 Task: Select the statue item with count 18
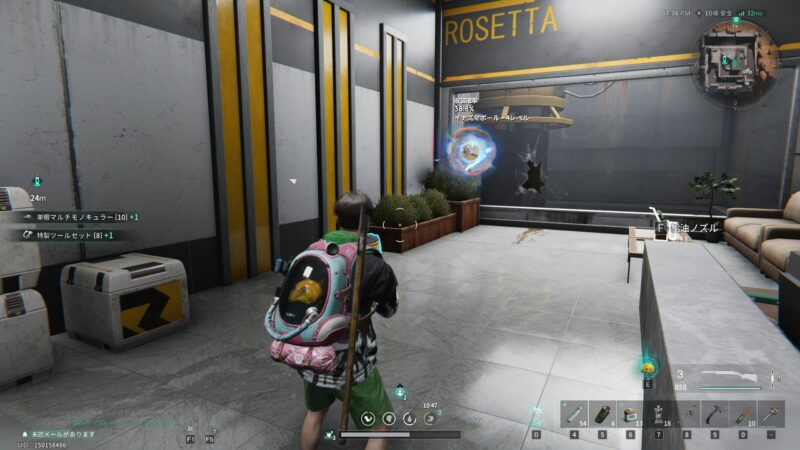[x=658, y=413]
